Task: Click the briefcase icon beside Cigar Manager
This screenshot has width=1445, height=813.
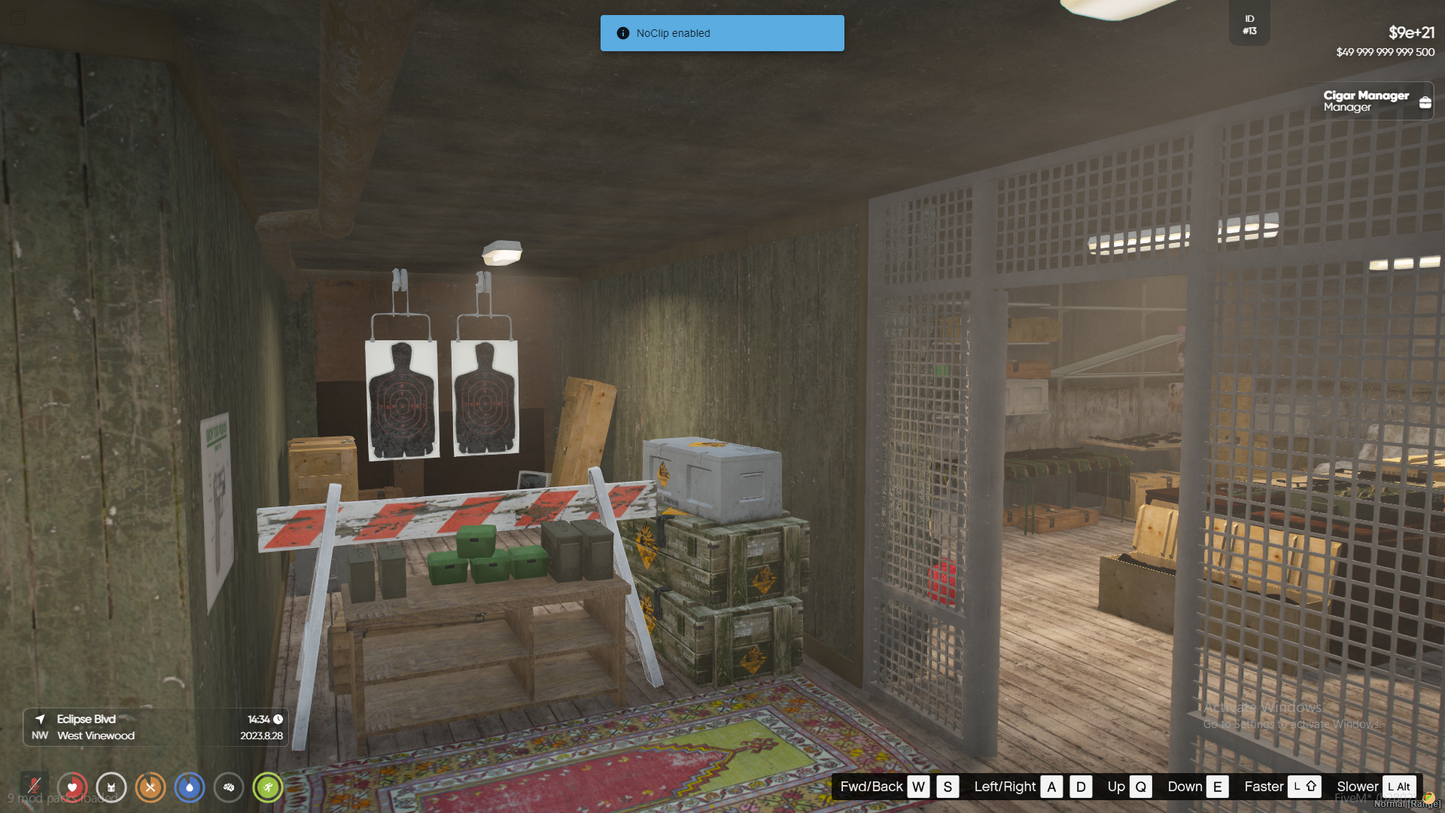Action: click(1425, 102)
